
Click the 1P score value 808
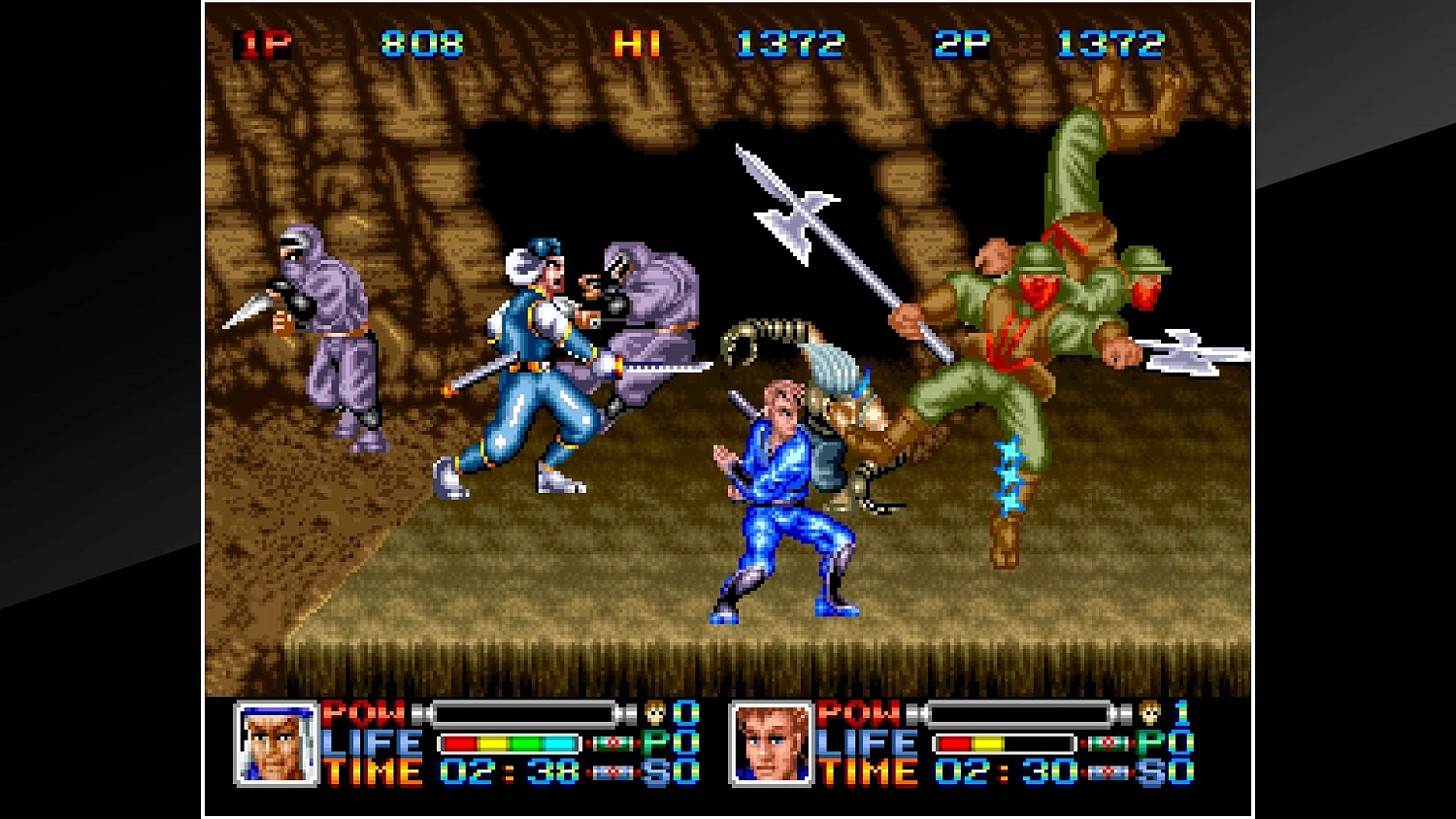coord(419,45)
